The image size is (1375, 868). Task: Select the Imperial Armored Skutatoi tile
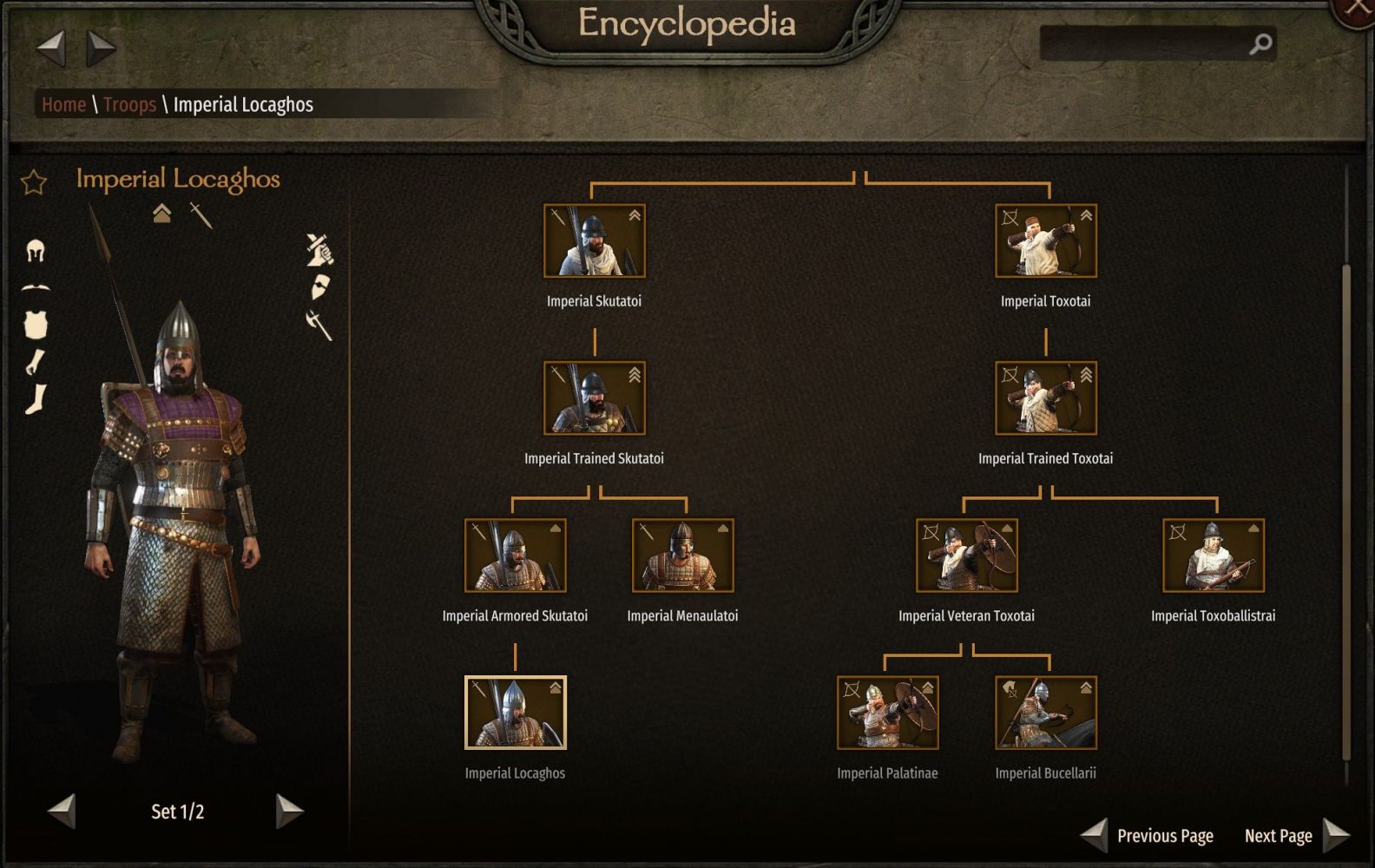pyautogui.click(x=515, y=556)
